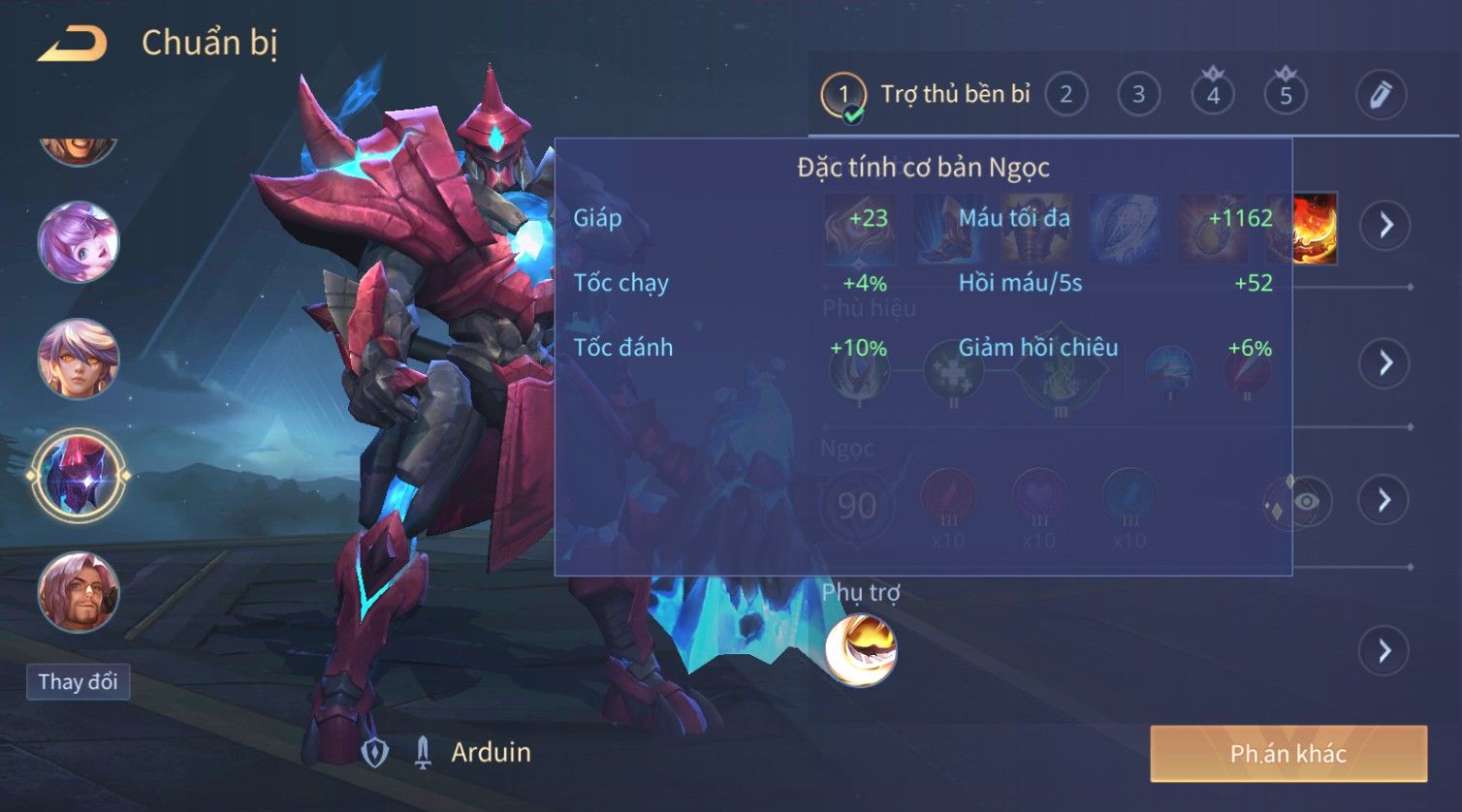The width and height of the screenshot is (1462, 812).
Task: Select the purple-haired girl hero portrait
Action: [x=79, y=242]
